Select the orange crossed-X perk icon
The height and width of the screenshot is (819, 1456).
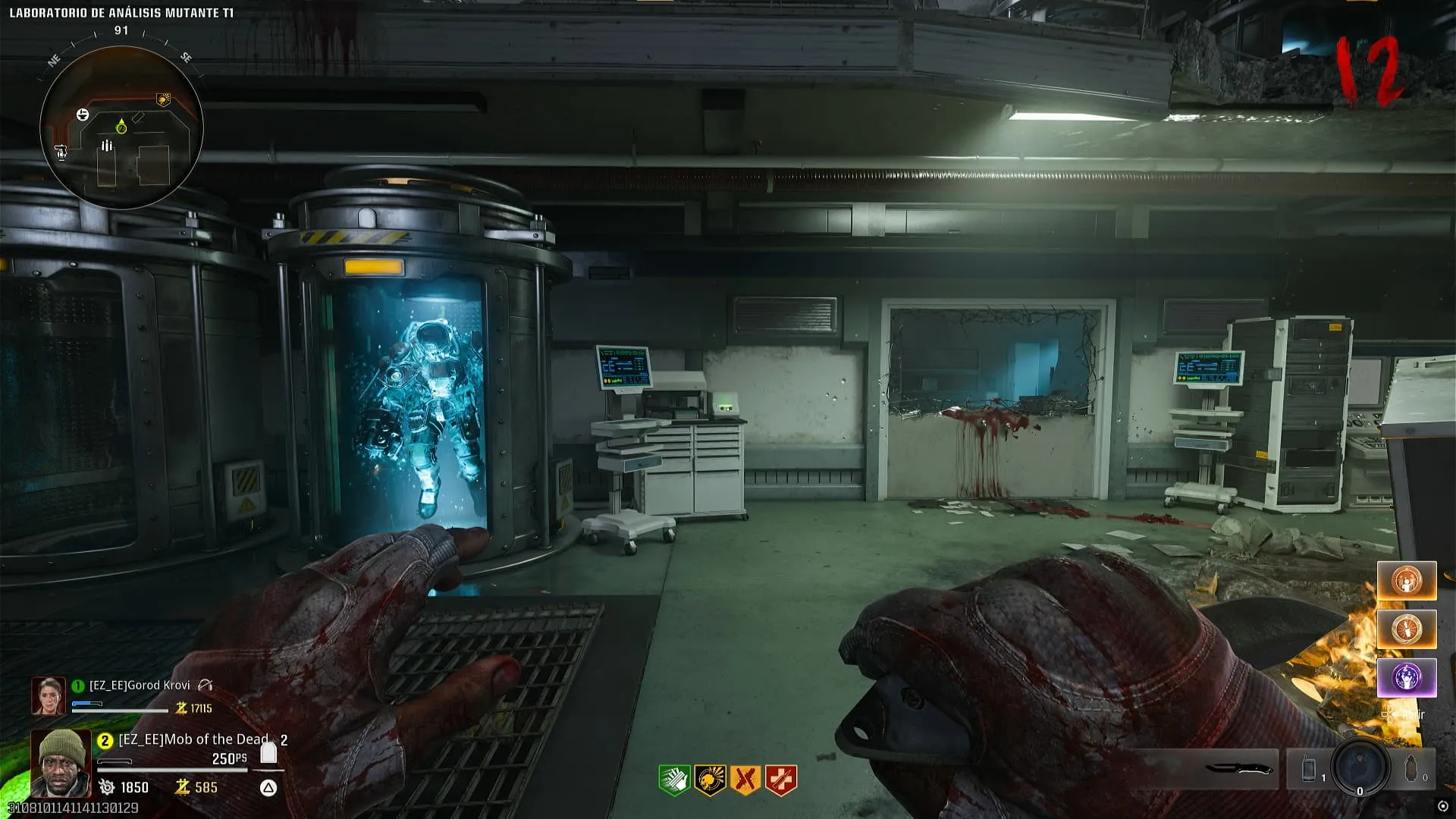coord(745,780)
